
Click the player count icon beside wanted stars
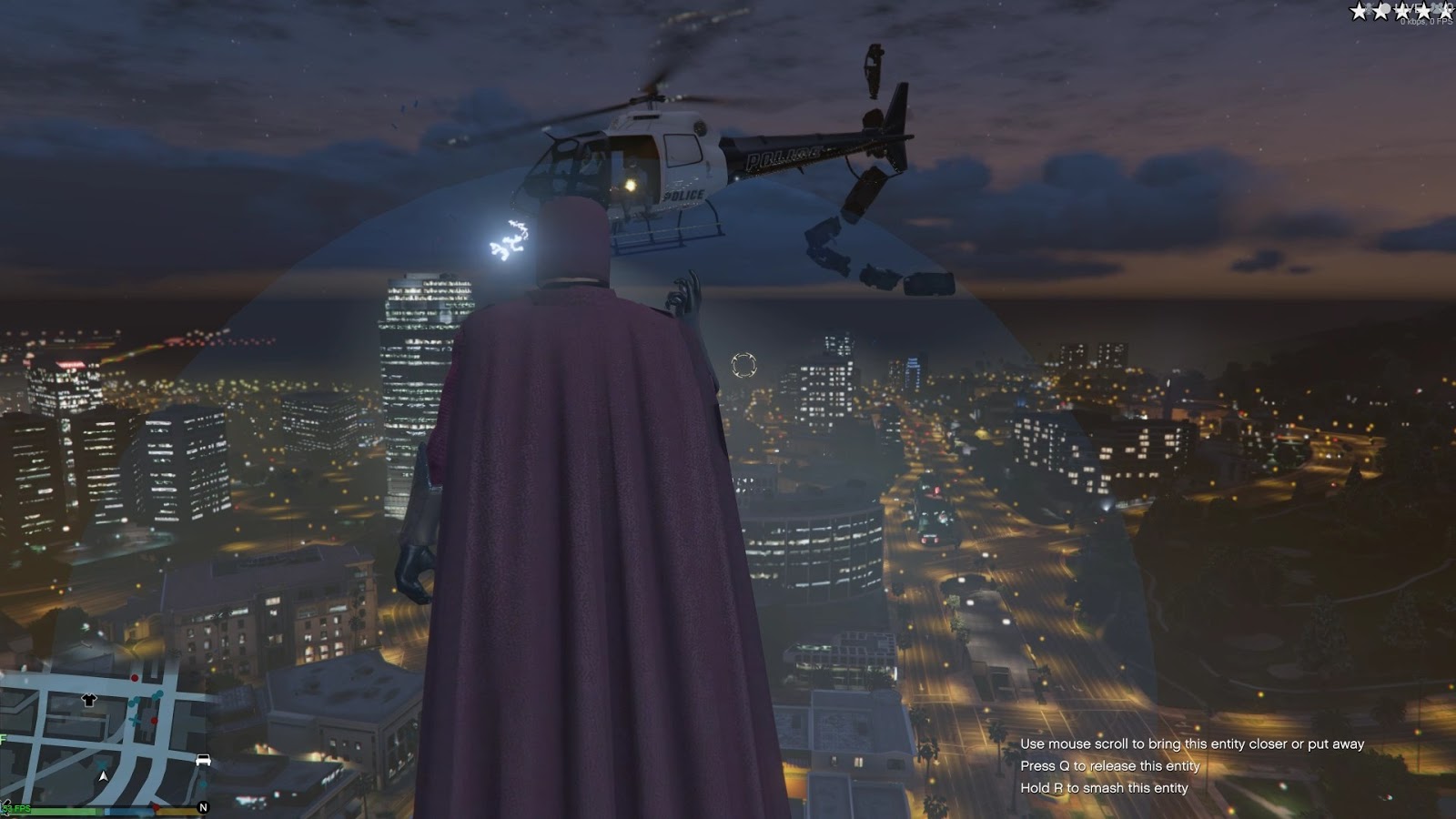(x=1436, y=8)
